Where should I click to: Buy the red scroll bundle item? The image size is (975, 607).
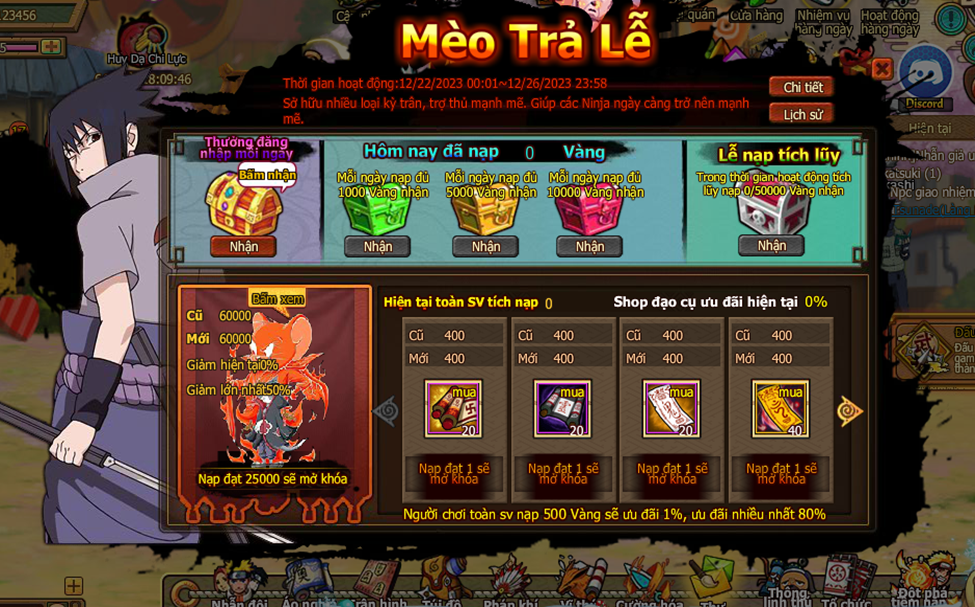click(453, 408)
